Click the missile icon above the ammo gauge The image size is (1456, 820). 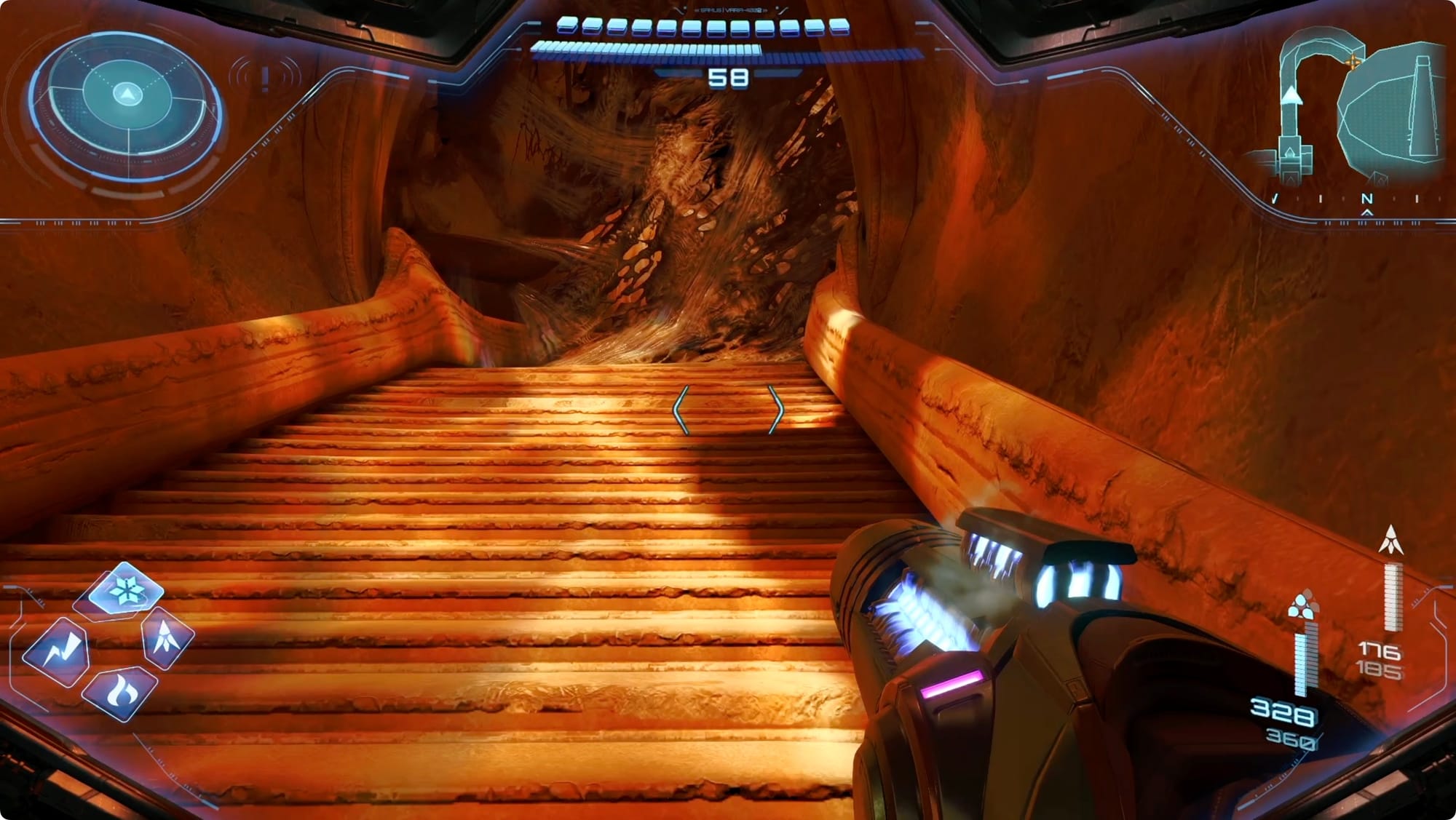point(1391,540)
